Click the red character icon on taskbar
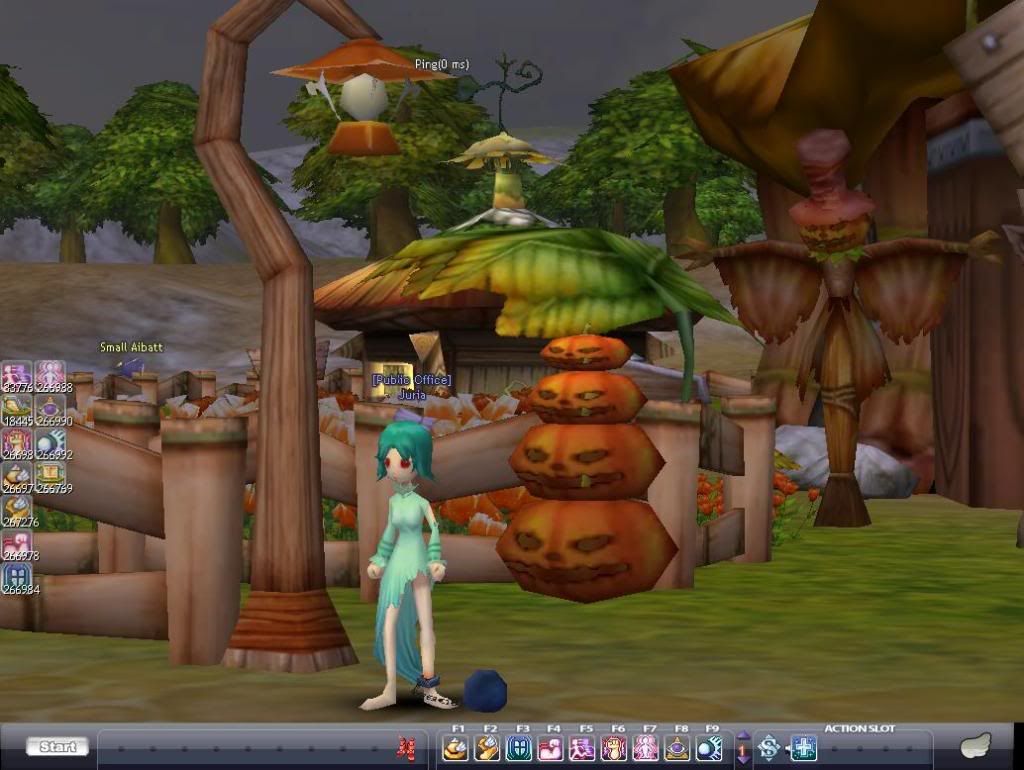The width and height of the screenshot is (1024, 770). coord(405,747)
